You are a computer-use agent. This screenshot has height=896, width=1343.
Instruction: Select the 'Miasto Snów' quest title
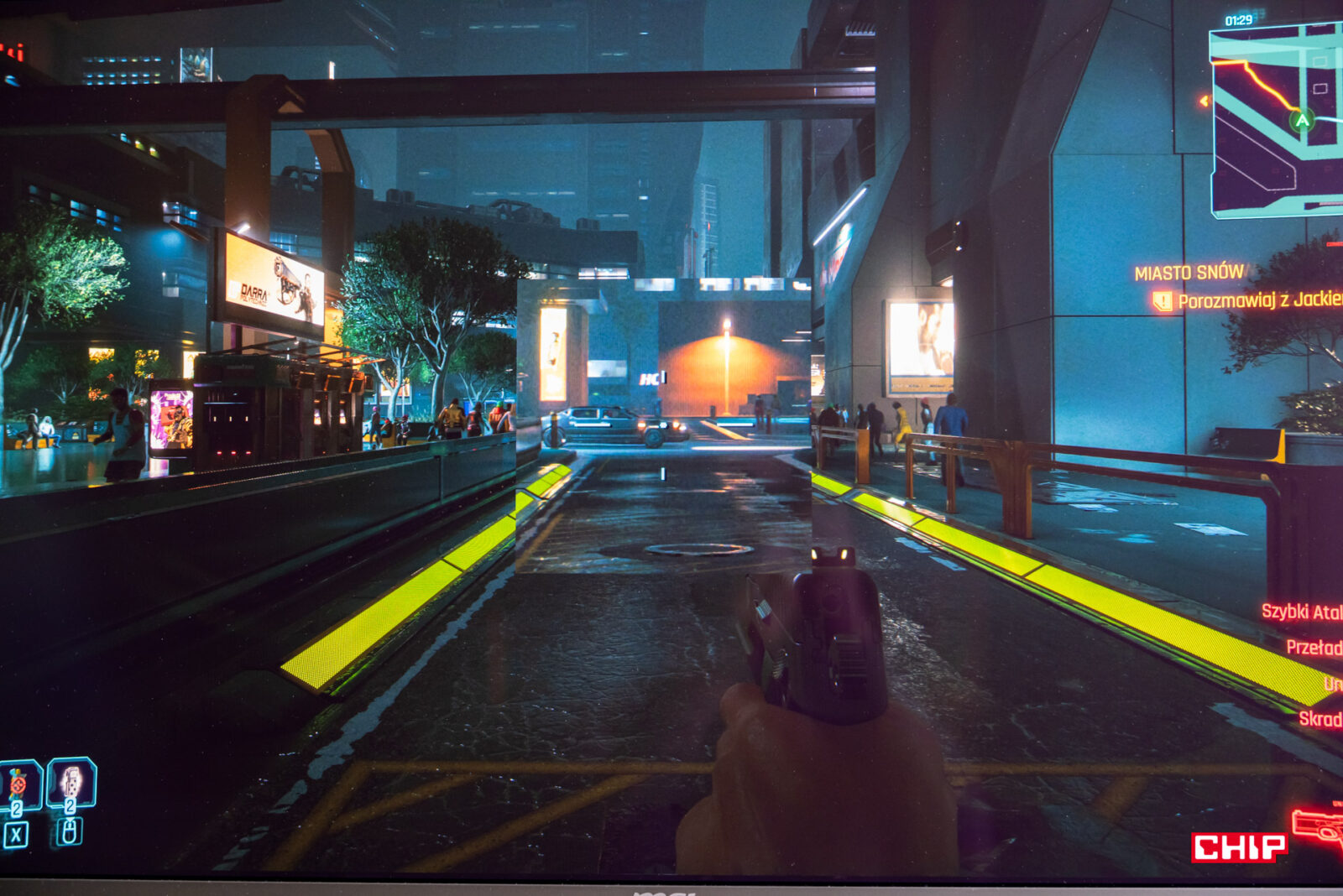pyautogui.click(x=1189, y=273)
